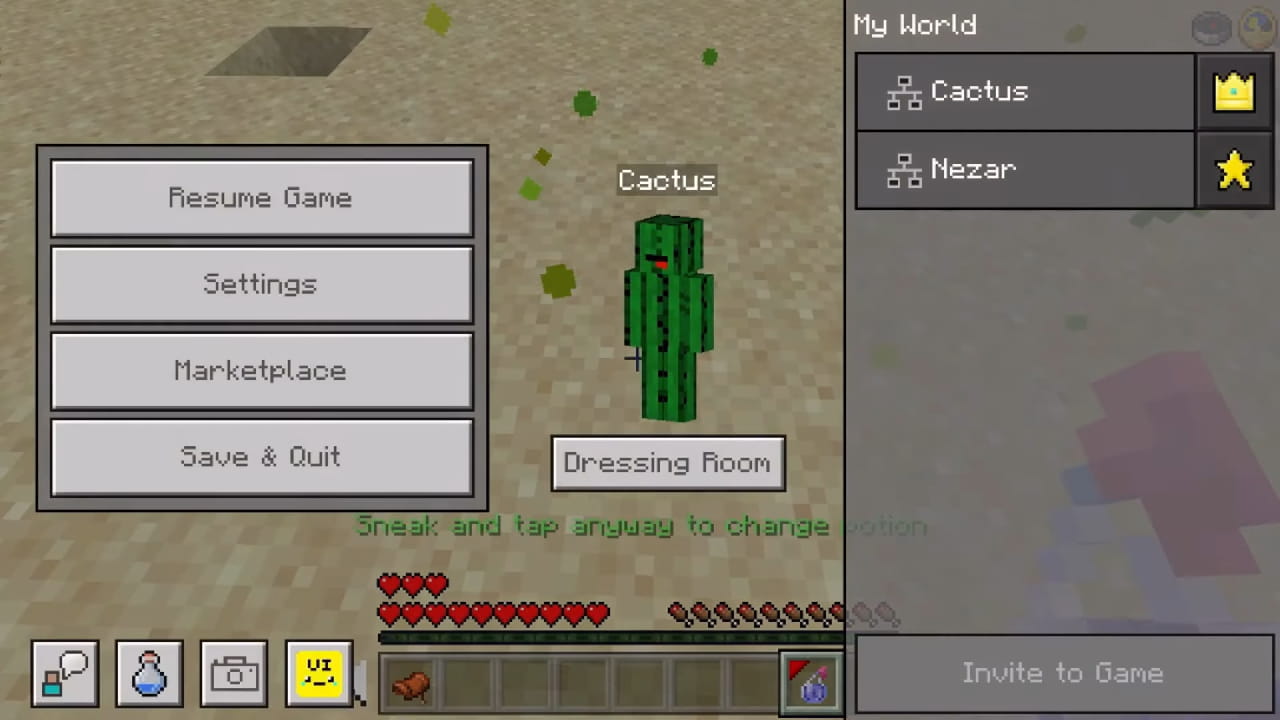Go to the Marketplace
This screenshot has width=1280, height=720.
pos(261,371)
